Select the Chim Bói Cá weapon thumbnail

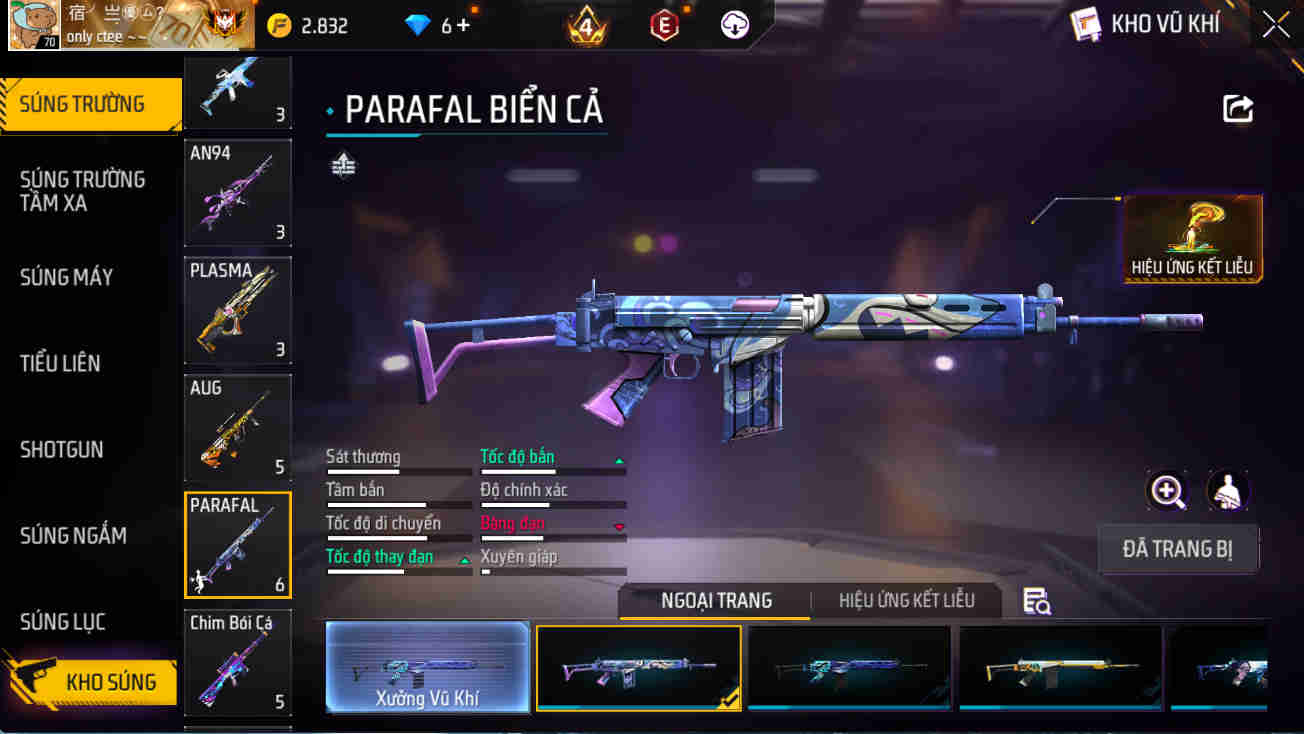[x=237, y=662]
